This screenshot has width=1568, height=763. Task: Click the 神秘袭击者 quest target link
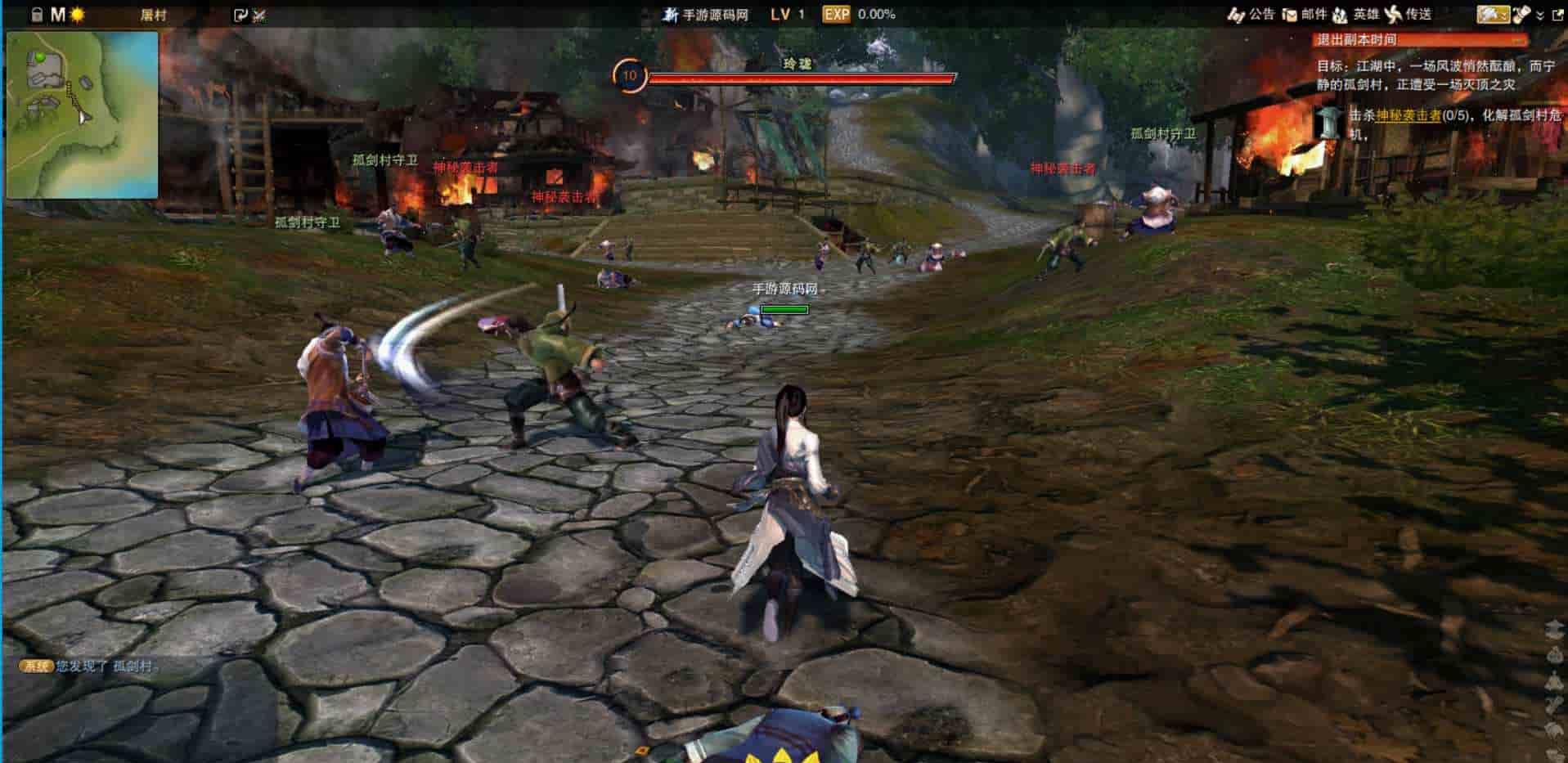1408,115
